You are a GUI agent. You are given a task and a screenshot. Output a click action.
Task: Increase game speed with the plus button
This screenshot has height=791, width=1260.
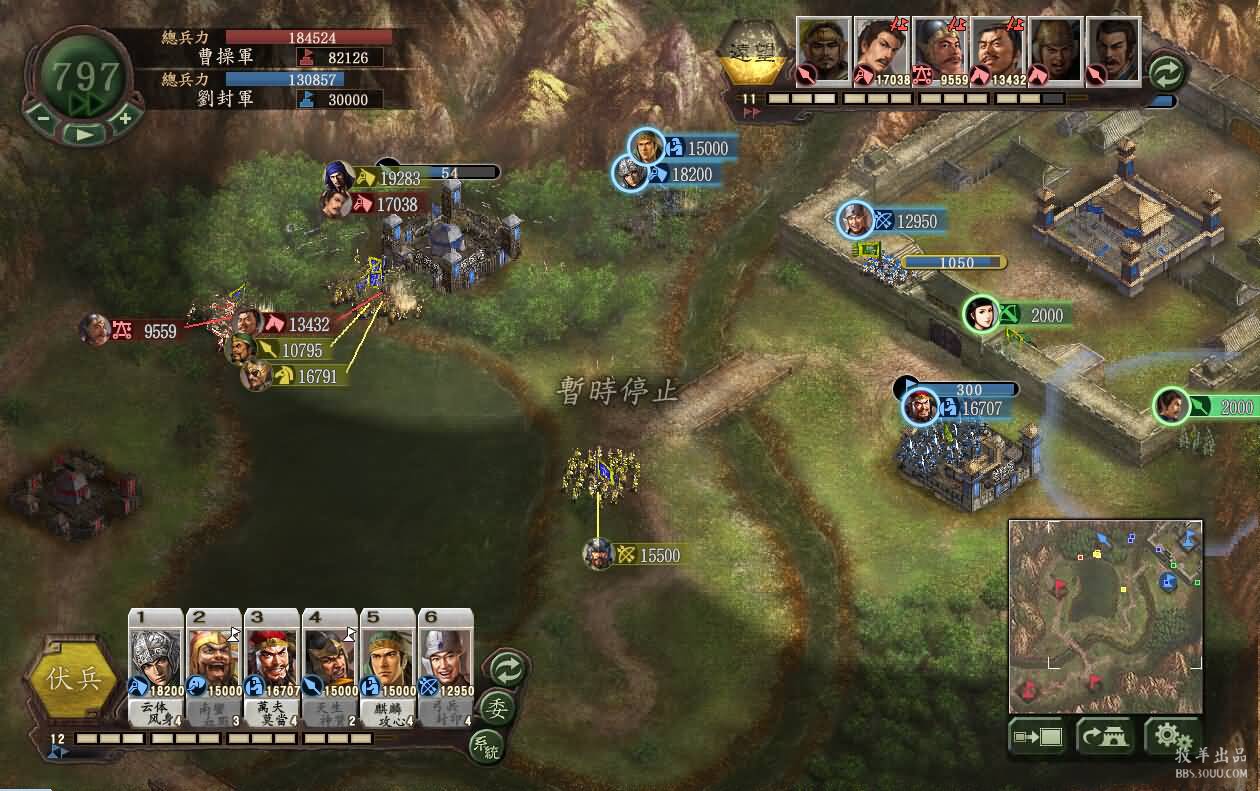(x=124, y=117)
